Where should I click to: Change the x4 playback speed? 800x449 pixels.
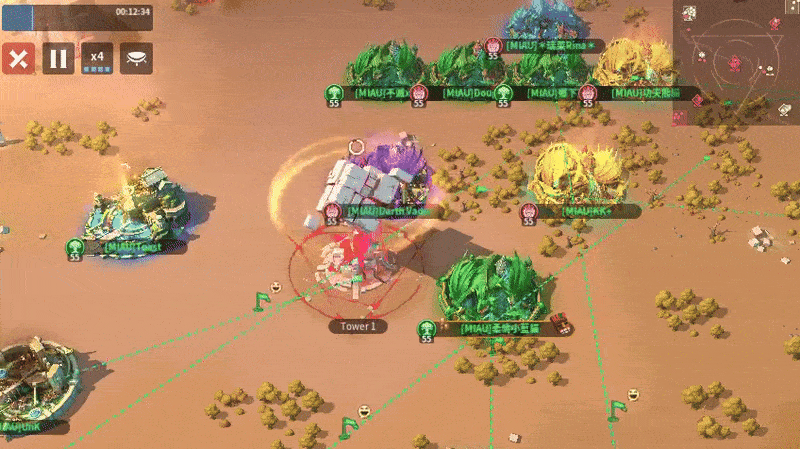(97, 58)
